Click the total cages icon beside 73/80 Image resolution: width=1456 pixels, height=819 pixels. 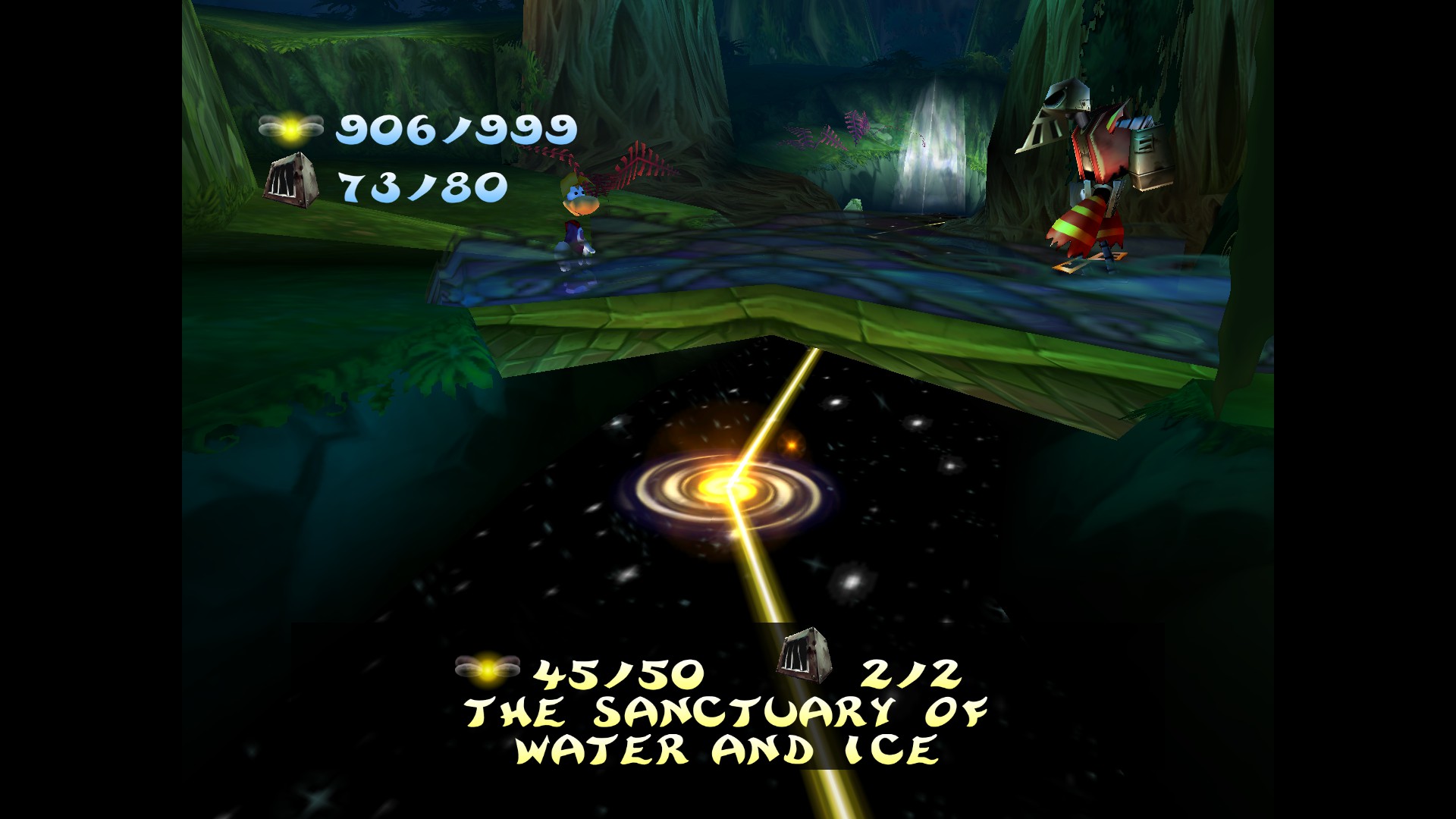pos(289,177)
